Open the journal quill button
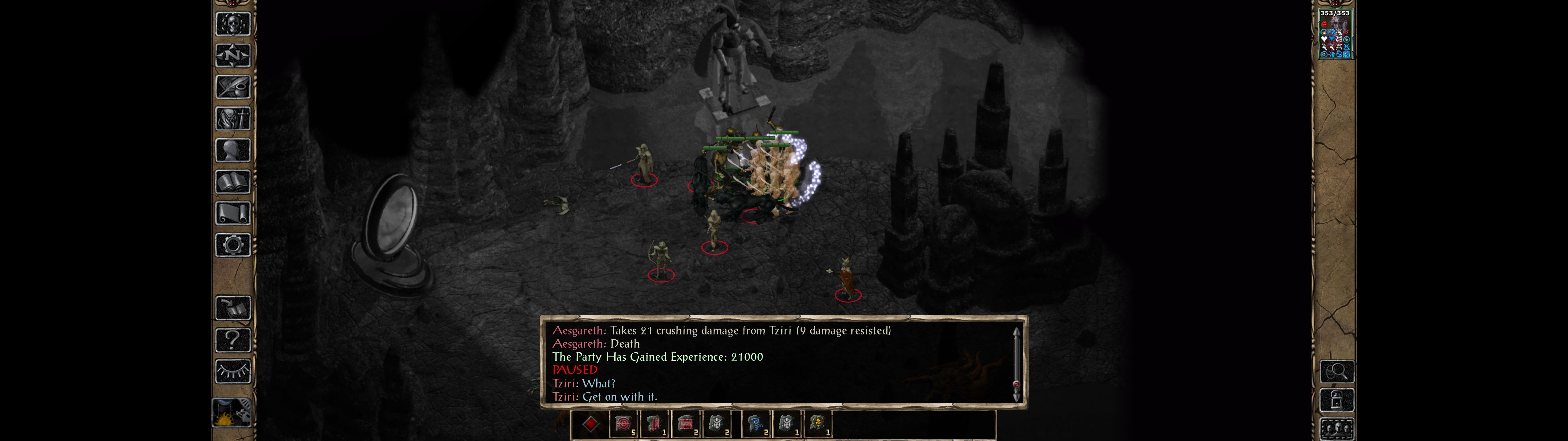The image size is (1568, 441). [x=232, y=87]
